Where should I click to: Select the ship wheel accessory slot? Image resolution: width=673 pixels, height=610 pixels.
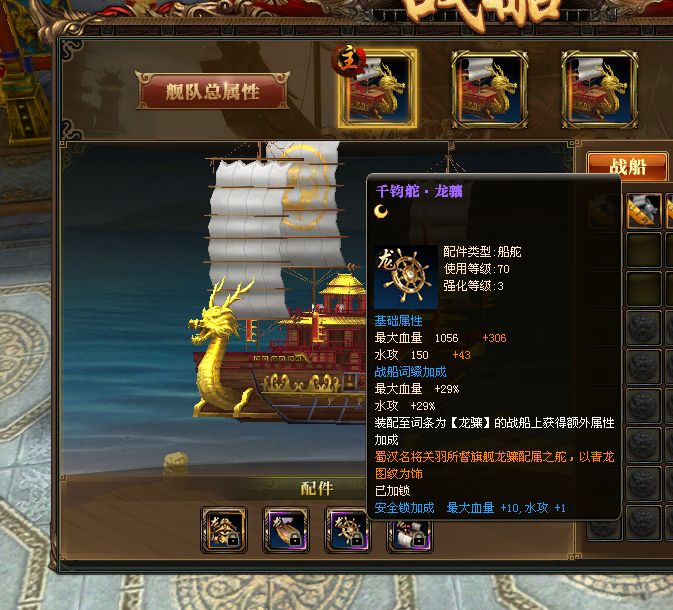click(348, 530)
